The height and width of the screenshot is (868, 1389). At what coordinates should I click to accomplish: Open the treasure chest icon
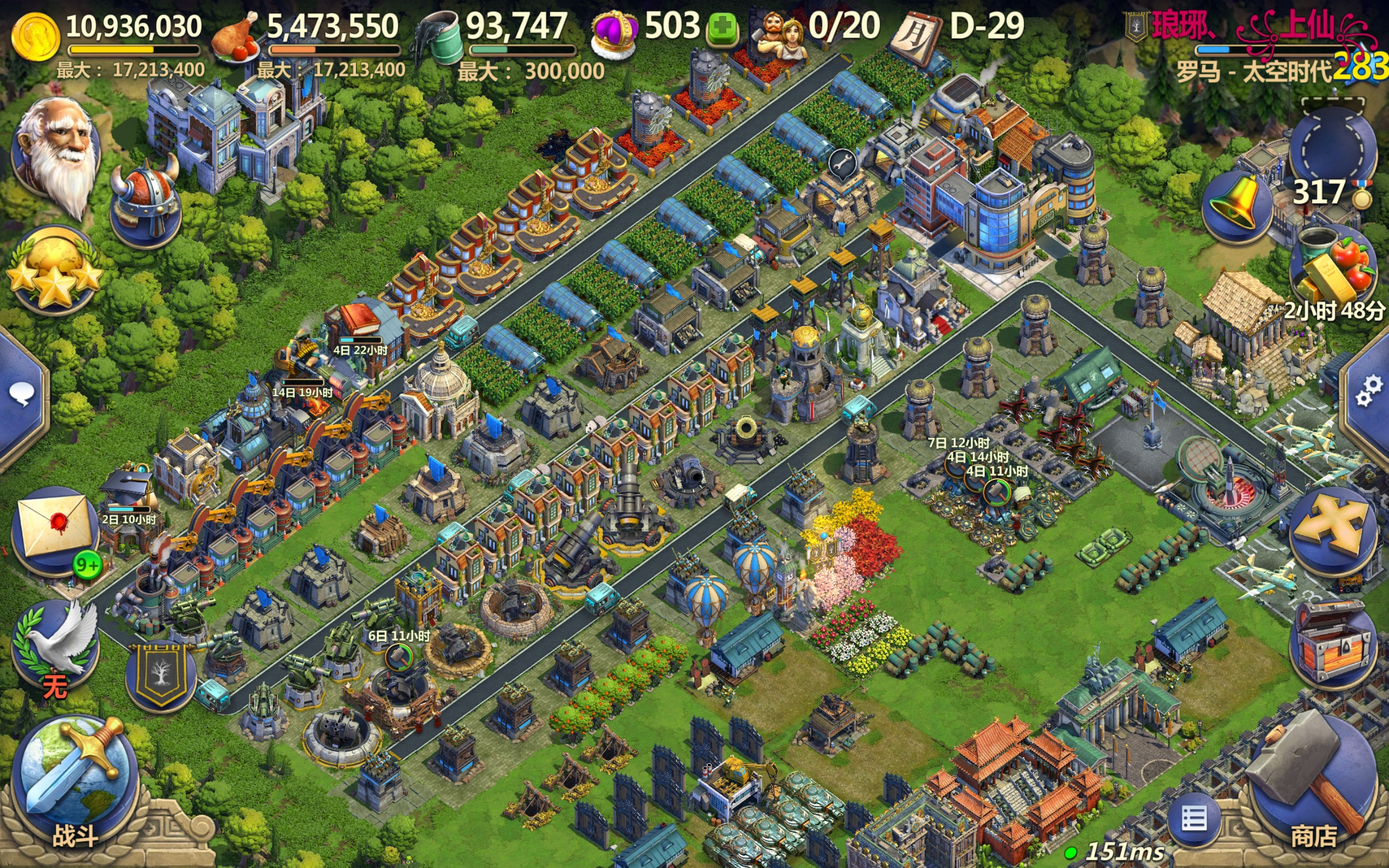(1331, 643)
